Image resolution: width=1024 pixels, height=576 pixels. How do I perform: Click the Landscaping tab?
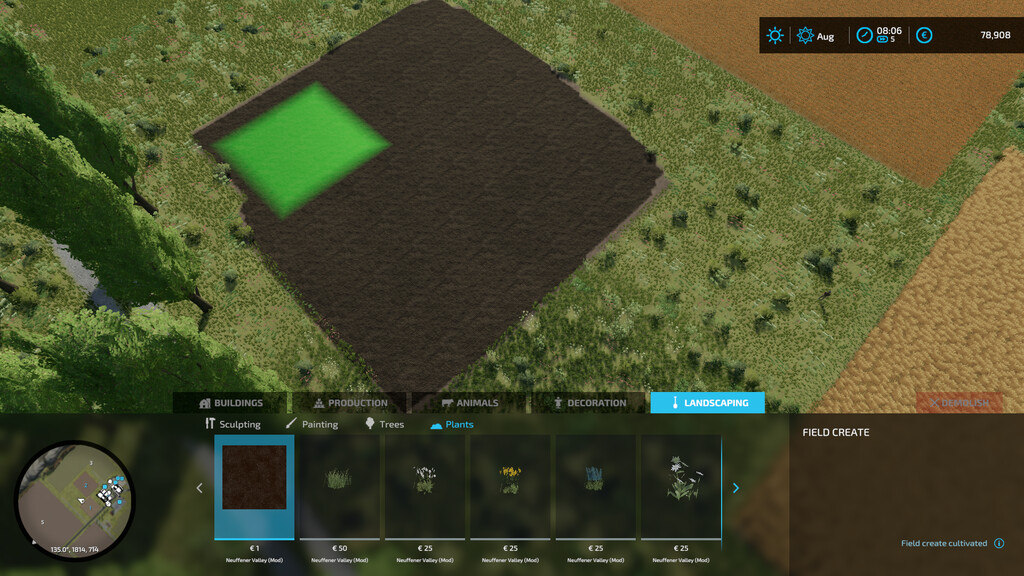pos(707,403)
